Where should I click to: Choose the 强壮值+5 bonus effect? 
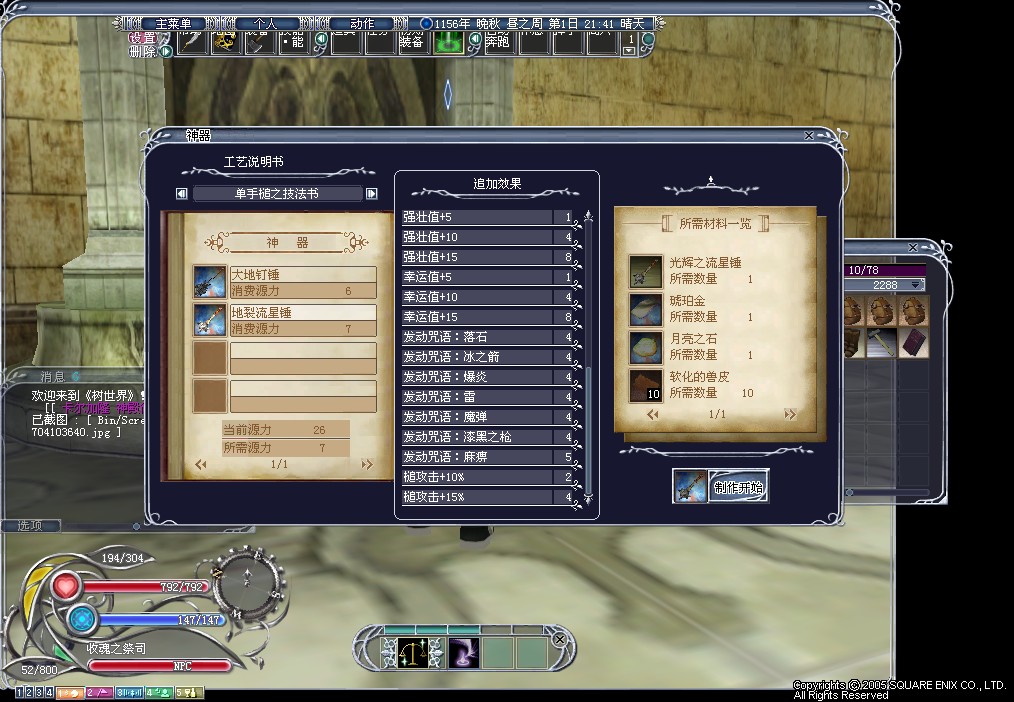[478, 217]
